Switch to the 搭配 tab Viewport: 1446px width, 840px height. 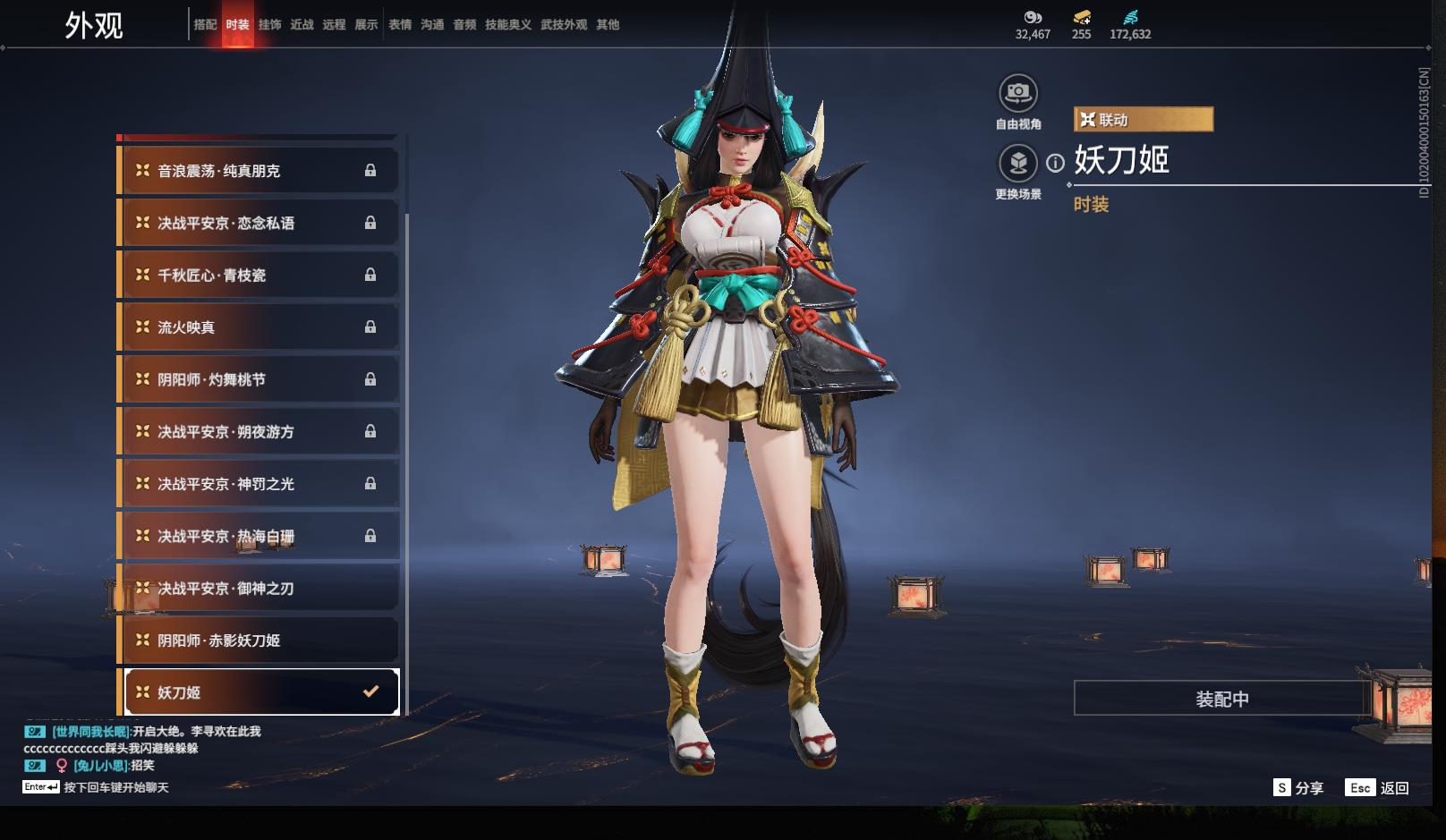point(205,25)
